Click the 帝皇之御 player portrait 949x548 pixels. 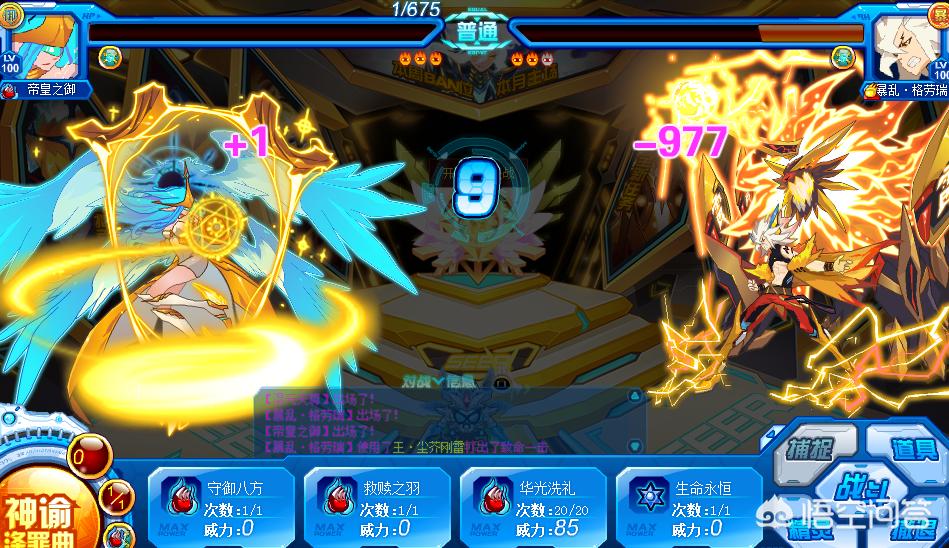tap(38, 45)
